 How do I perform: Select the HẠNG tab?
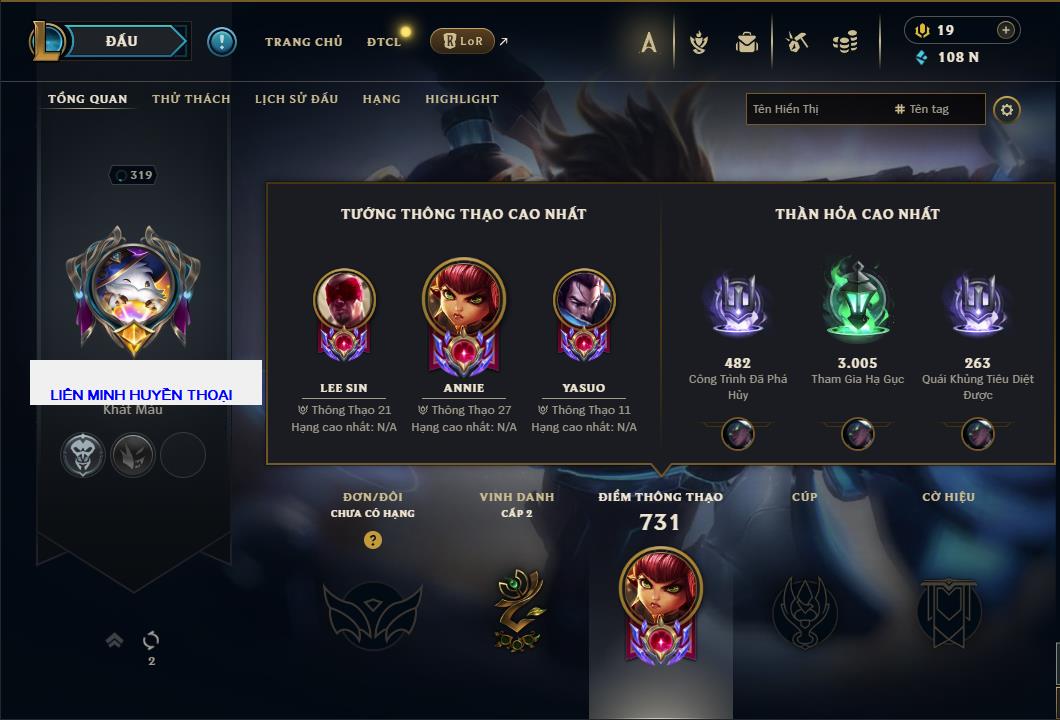click(x=381, y=99)
